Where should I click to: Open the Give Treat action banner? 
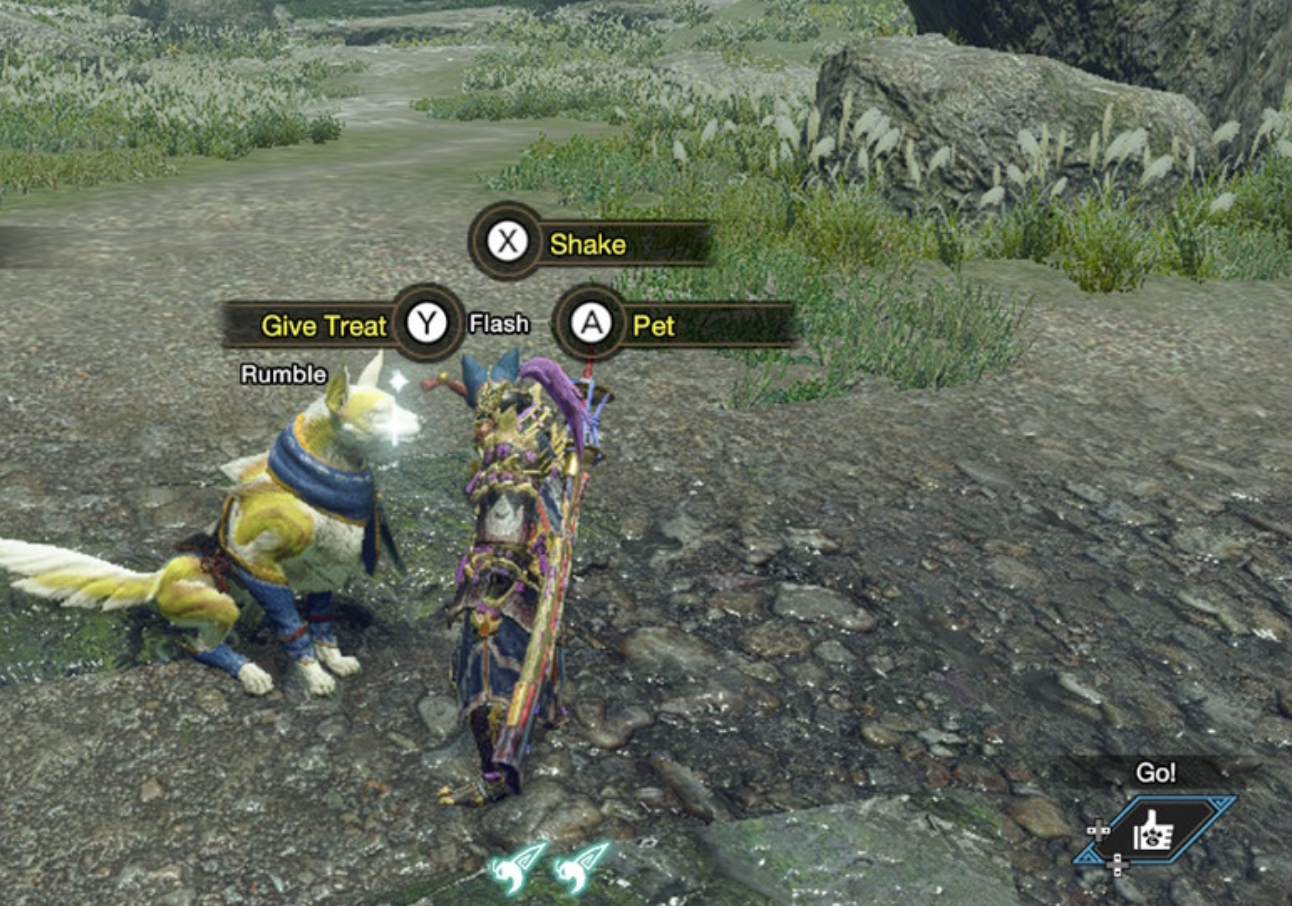(x=321, y=325)
